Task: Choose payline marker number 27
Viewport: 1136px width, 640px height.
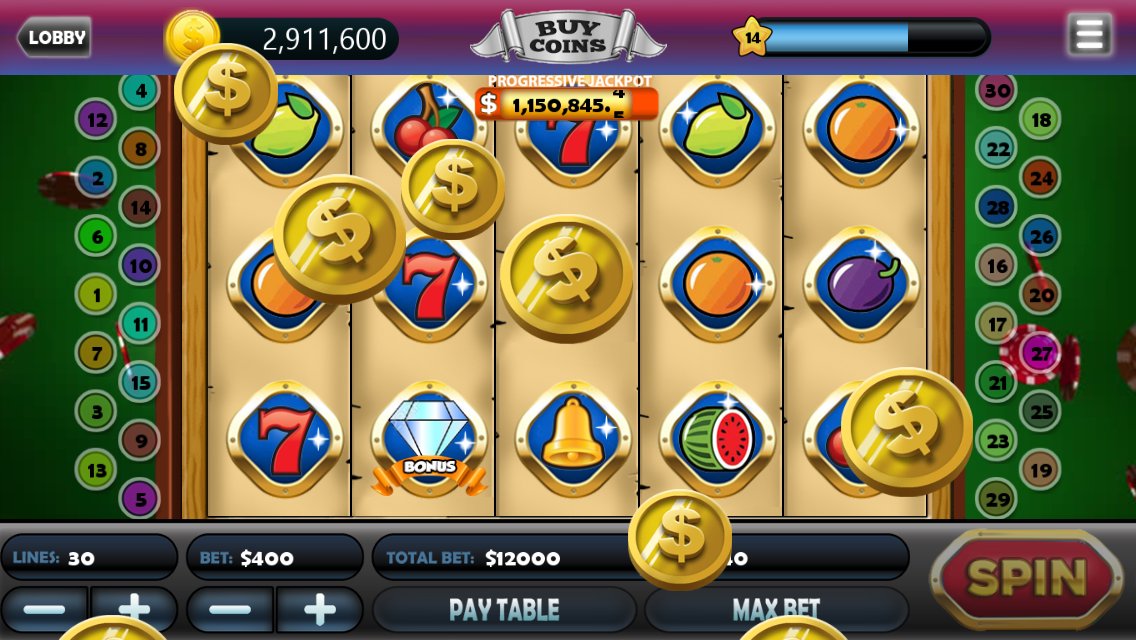Action: (x=1041, y=354)
